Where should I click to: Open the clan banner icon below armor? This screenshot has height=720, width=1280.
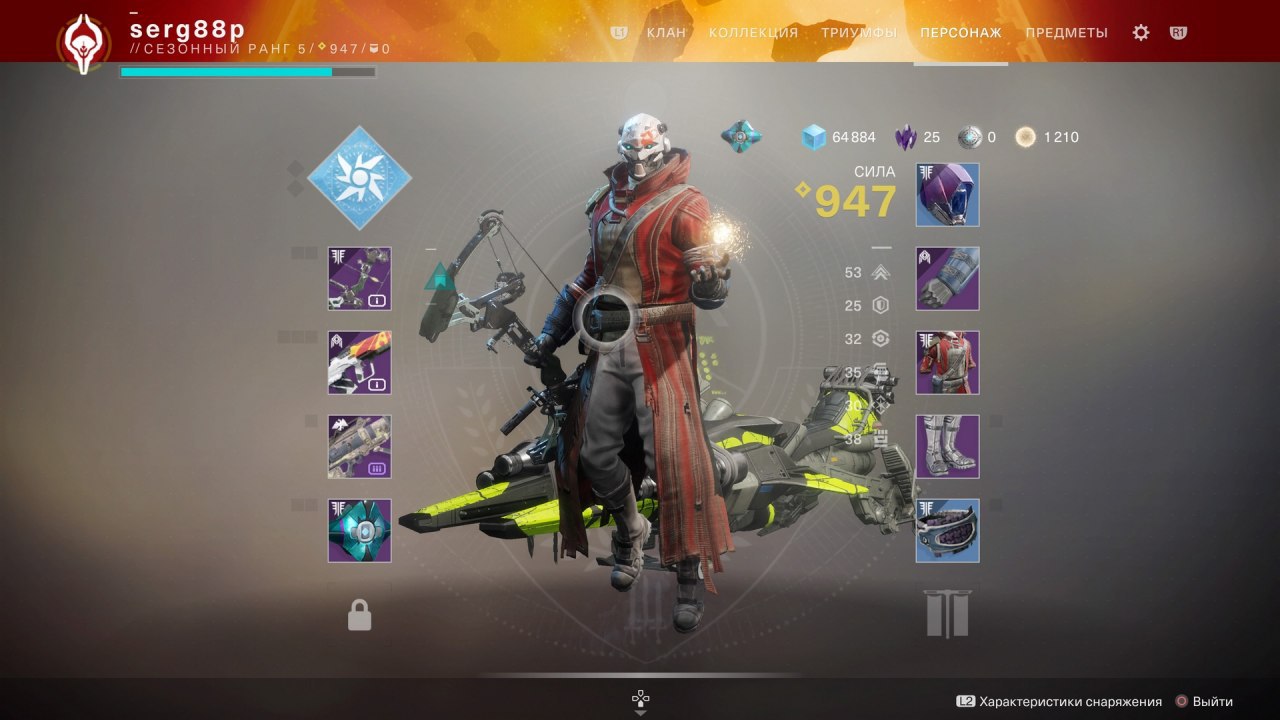tap(947, 613)
